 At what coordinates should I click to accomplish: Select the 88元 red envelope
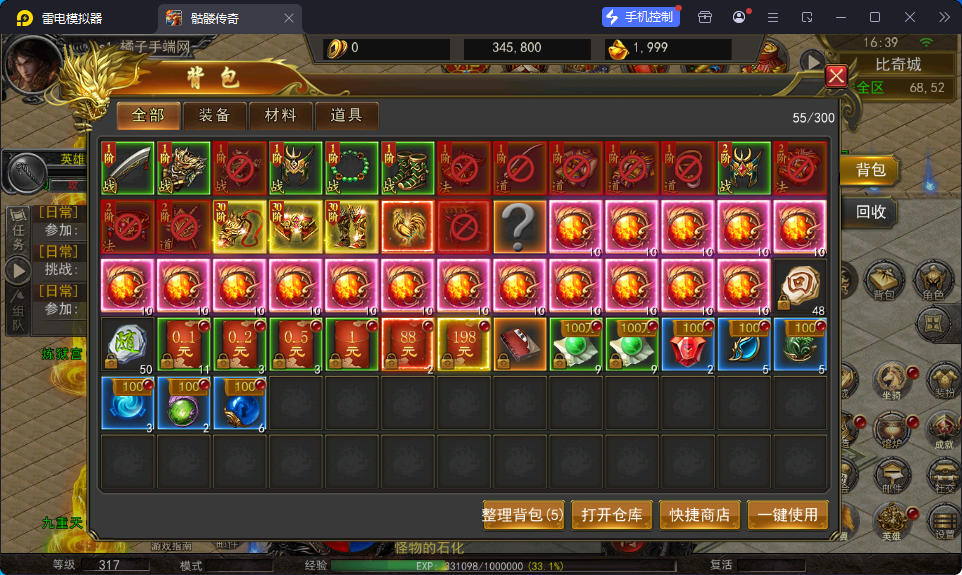click(407, 344)
